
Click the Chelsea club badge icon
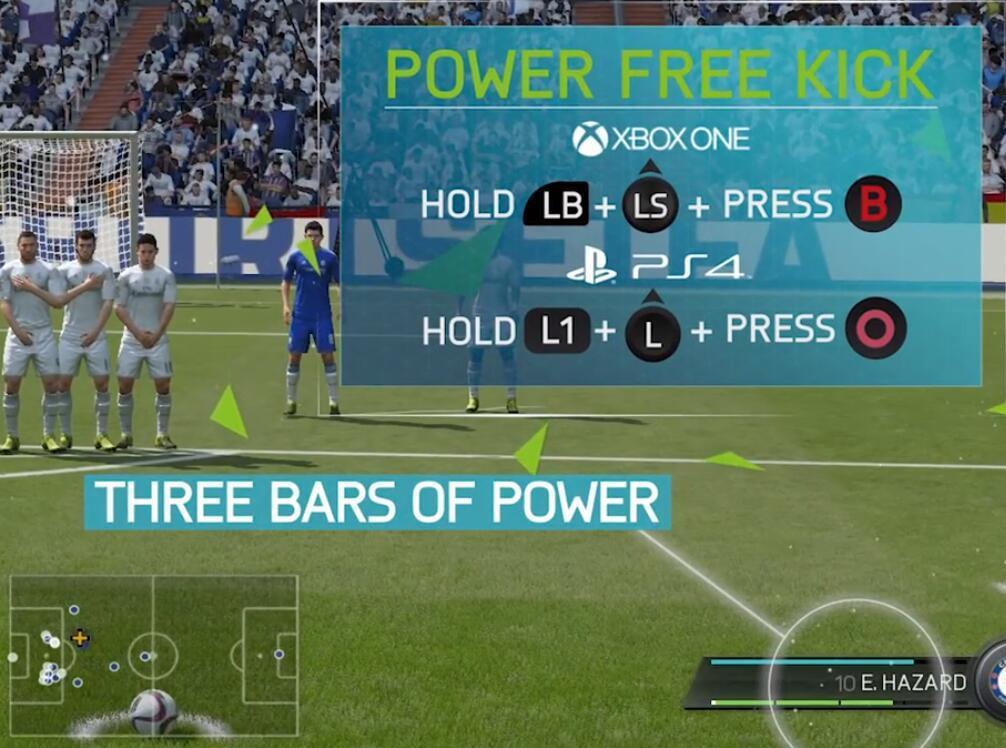click(x=994, y=681)
